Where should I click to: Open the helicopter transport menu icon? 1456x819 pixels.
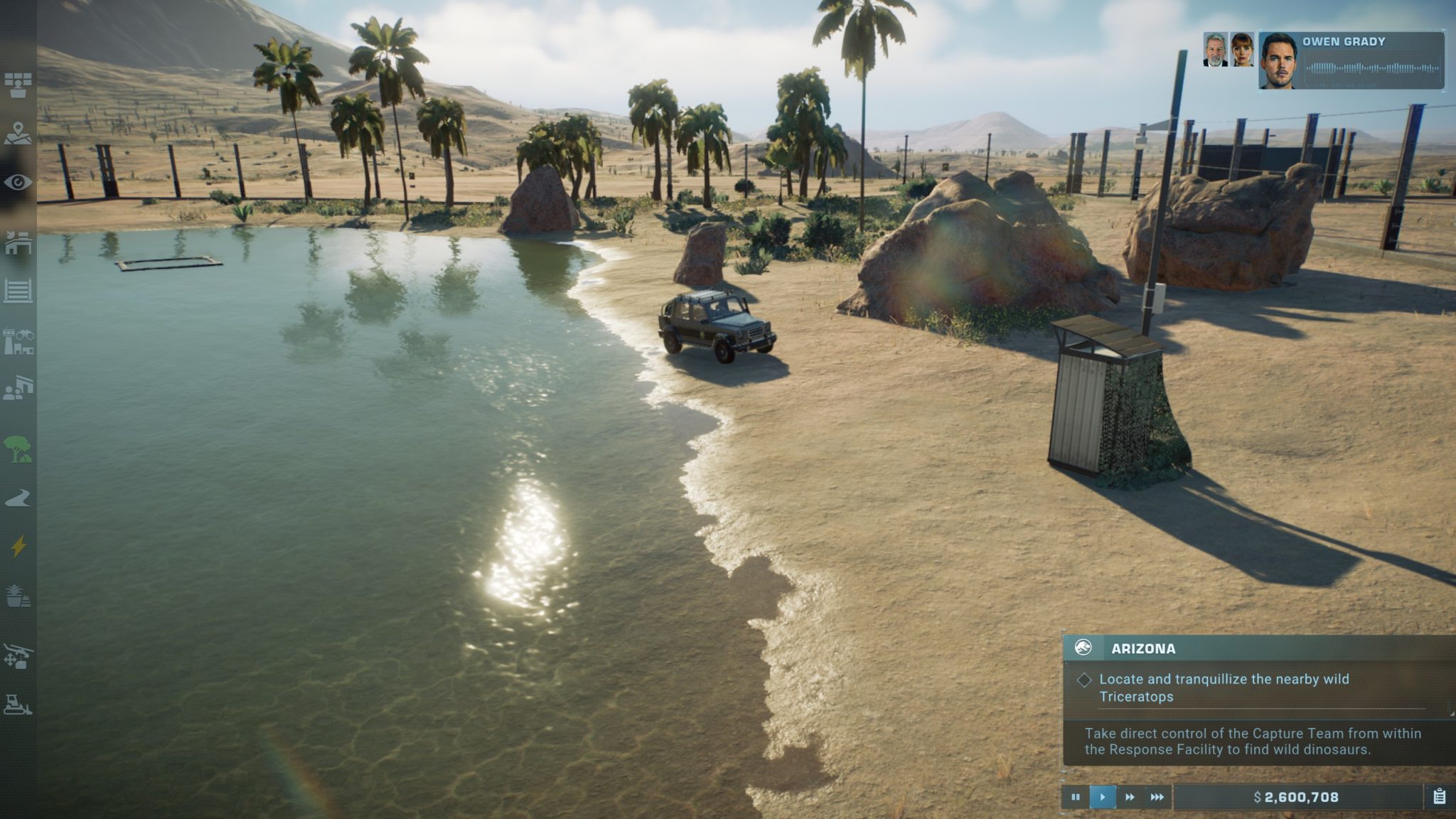(18, 656)
